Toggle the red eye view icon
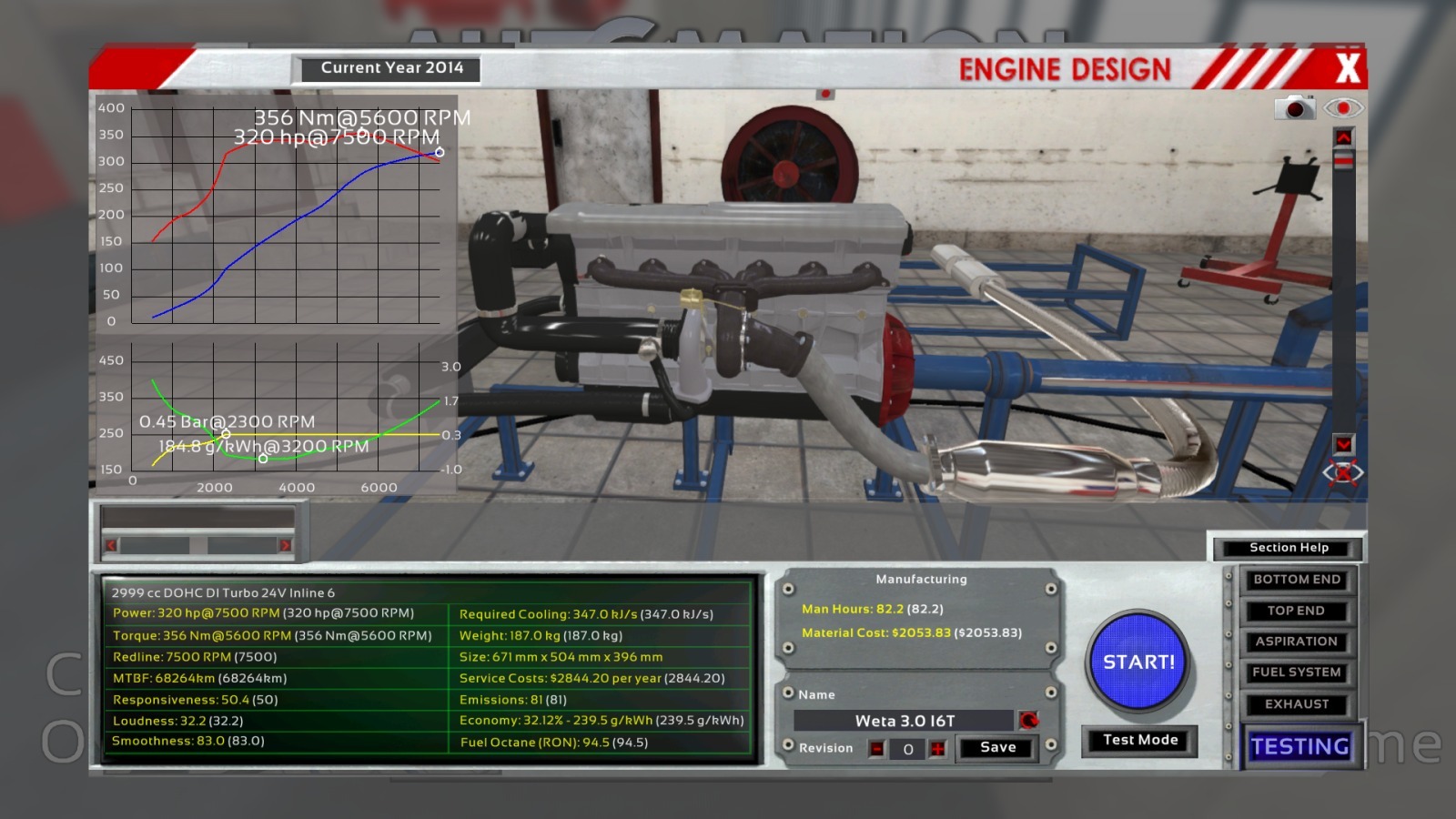 [x=1343, y=108]
